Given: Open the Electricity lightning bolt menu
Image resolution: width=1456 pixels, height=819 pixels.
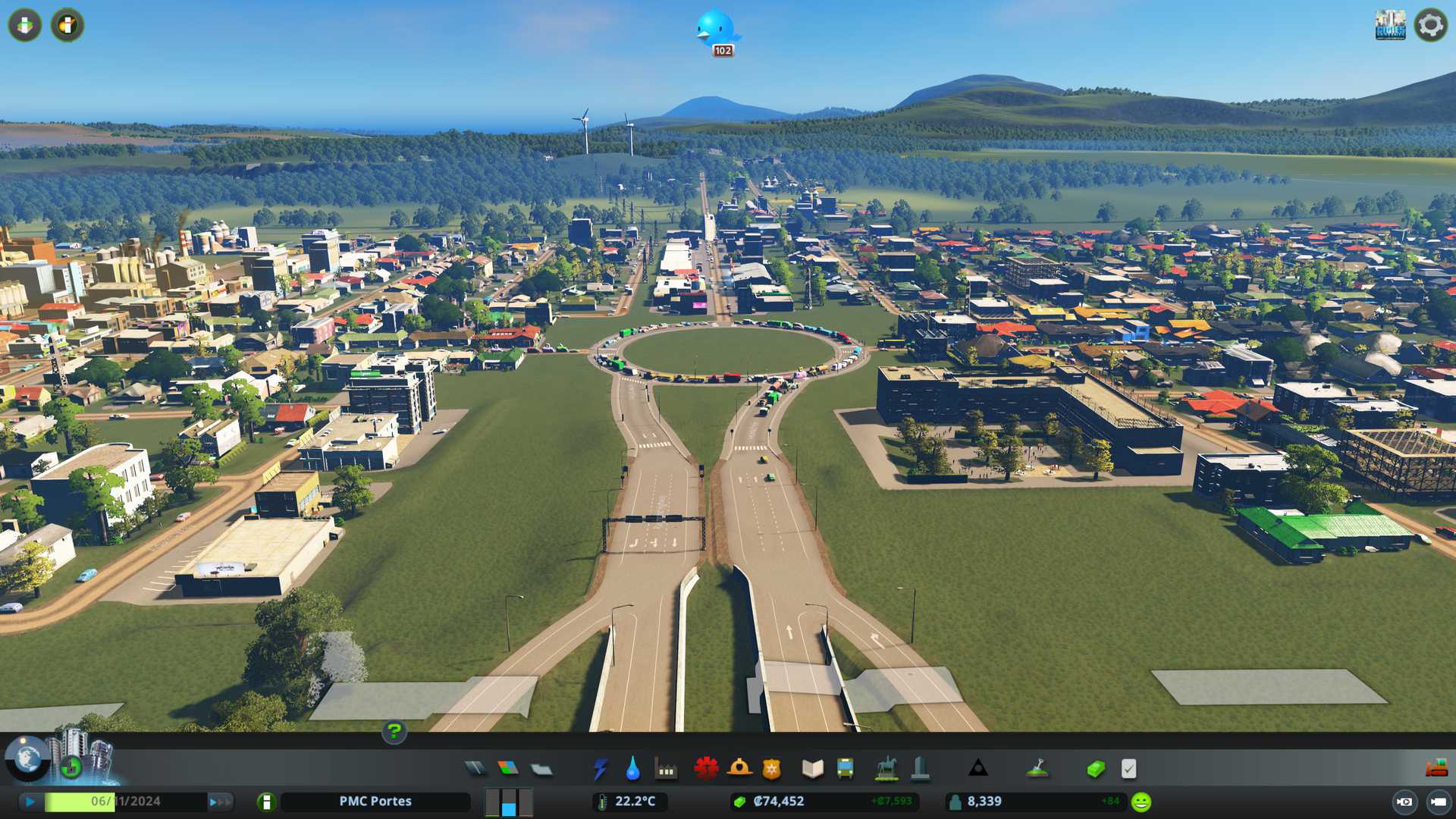Looking at the screenshot, I should pos(600,769).
